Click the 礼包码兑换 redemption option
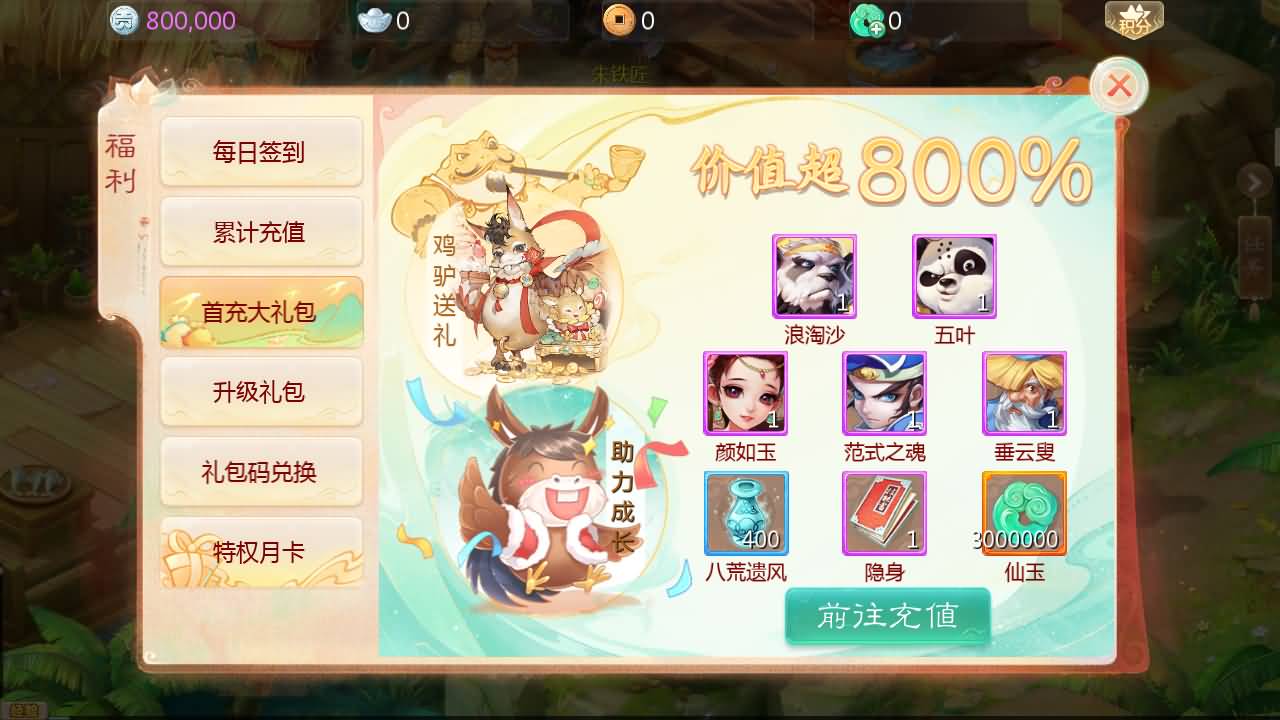This screenshot has height=720, width=1280. pyautogui.click(x=261, y=472)
